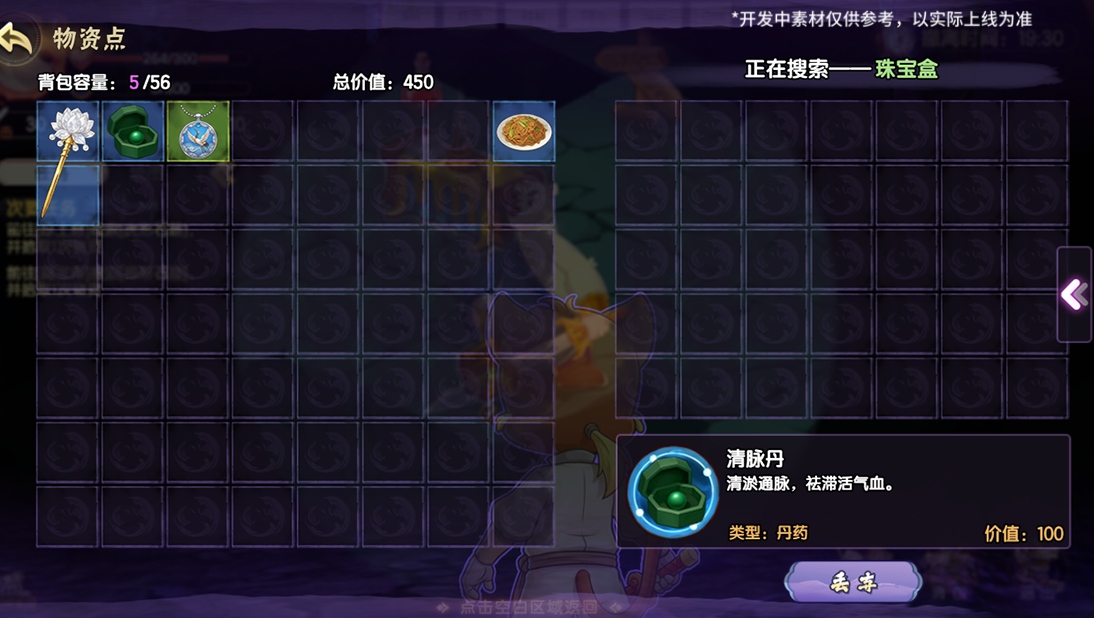The width and height of the screenshot is (1094, 618).
Task: Discard the item with the 丢弃 button
Action: (x=853, y=582)
